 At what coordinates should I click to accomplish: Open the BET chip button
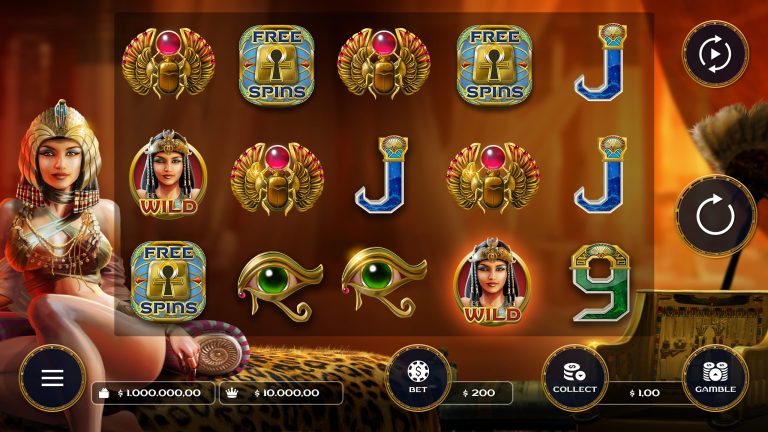pos(418,378)
